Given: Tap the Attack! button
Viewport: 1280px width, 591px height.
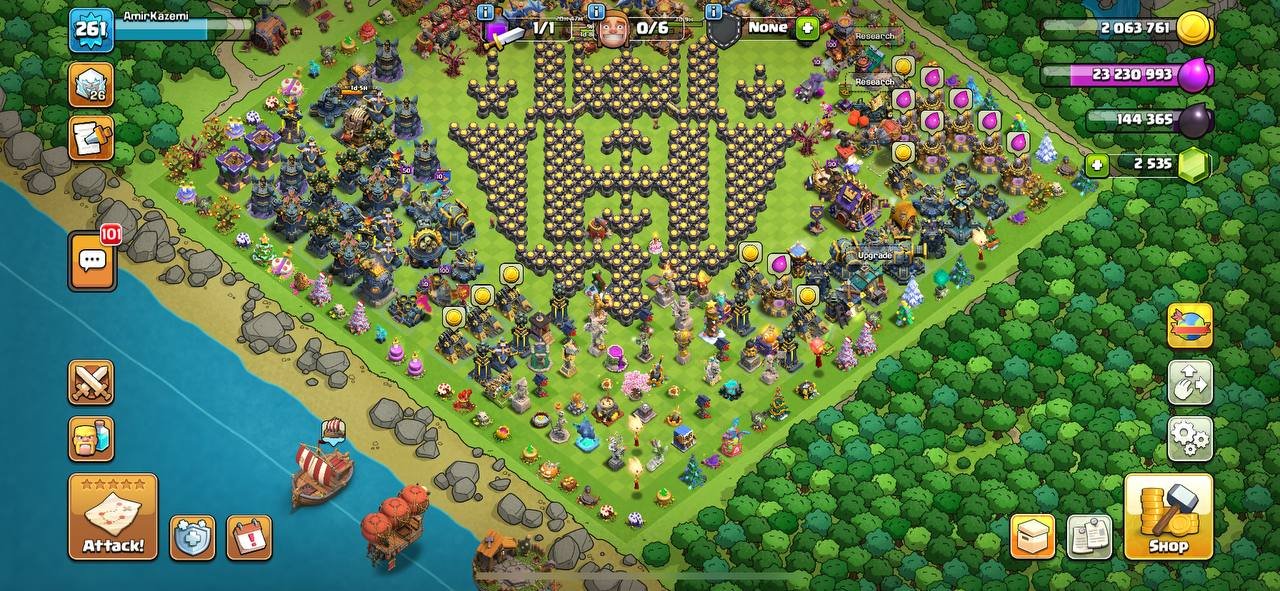Looking at the screenshot, I should click(x=113, y=516).
